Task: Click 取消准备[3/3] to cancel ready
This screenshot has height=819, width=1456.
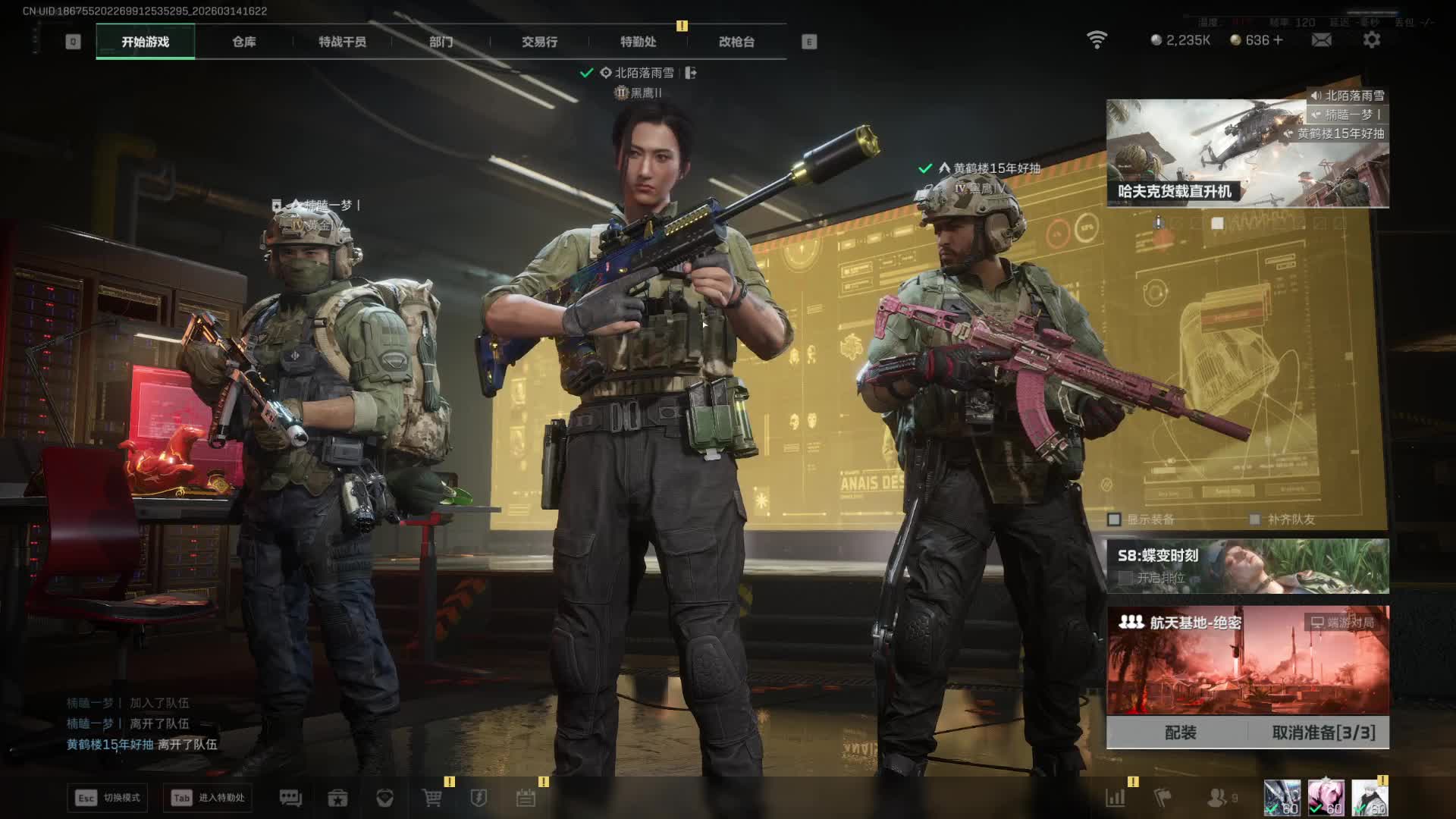Action: [x=1323, y=733]
